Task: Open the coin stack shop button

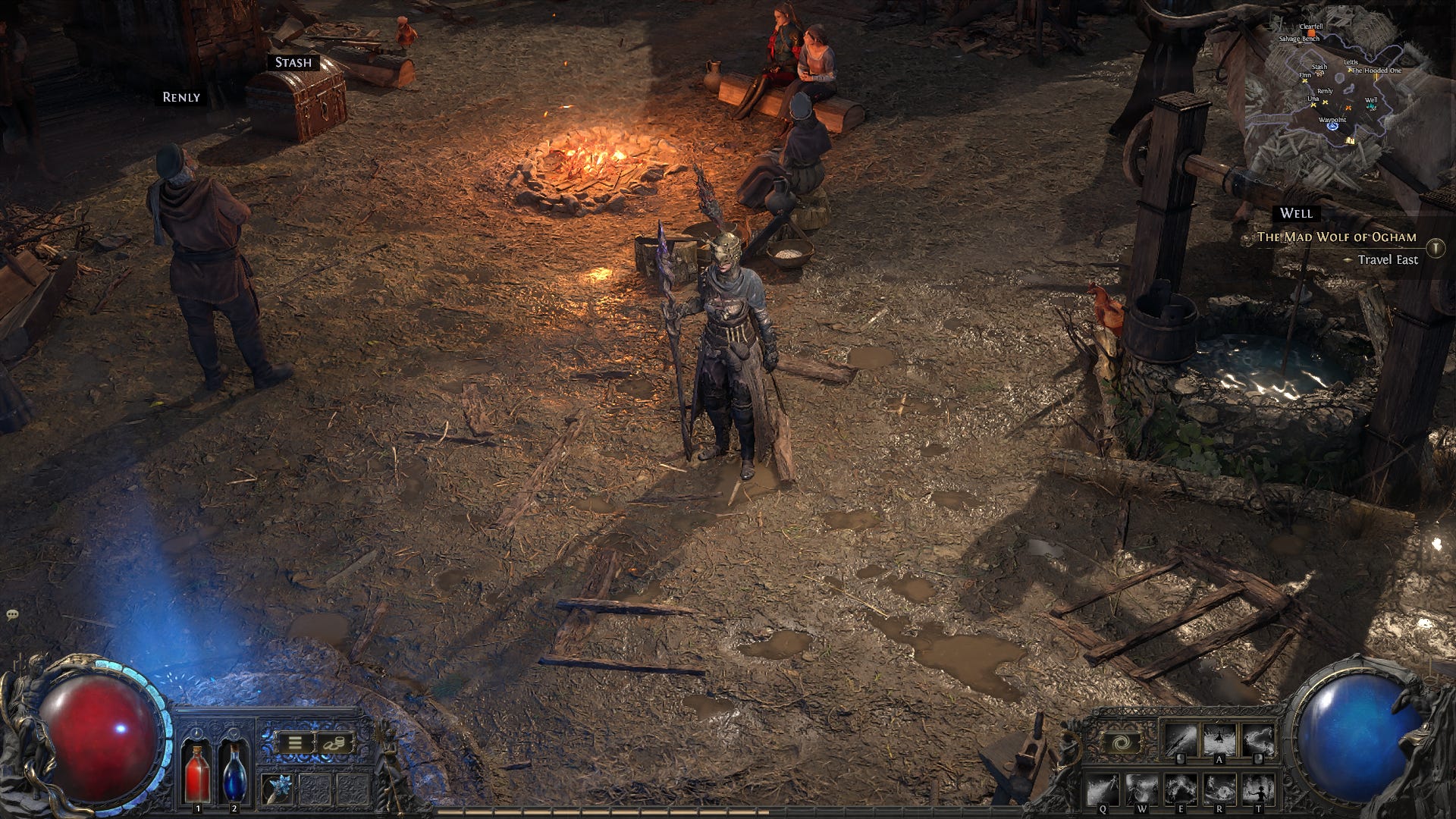Action: coord(334,742)
